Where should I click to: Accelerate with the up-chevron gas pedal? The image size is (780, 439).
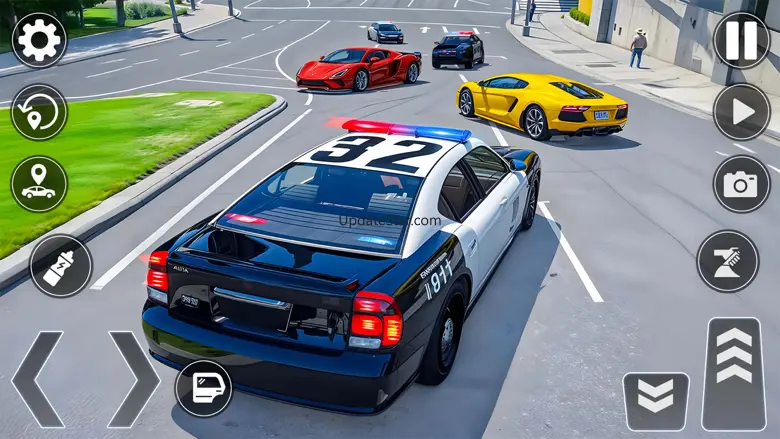pyautogui.click(x=733, y=374)
